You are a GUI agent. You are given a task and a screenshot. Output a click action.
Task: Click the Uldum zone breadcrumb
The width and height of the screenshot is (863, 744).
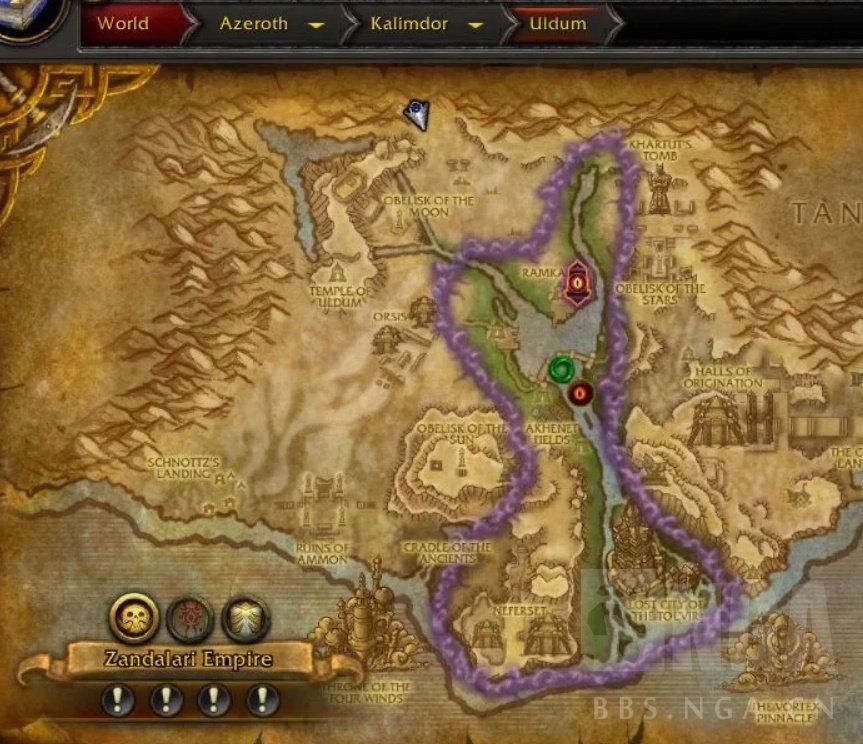558,23
